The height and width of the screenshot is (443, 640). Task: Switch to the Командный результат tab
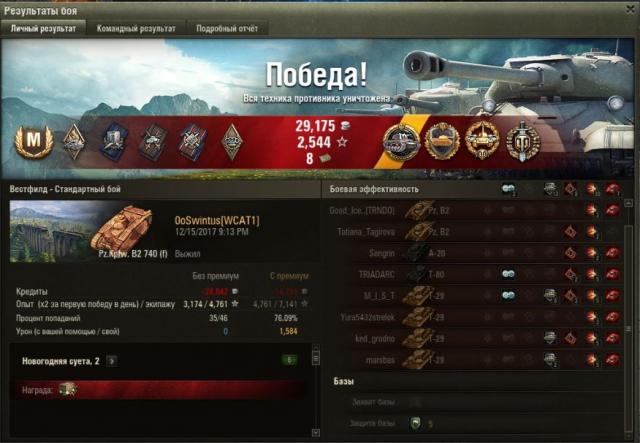135,29
